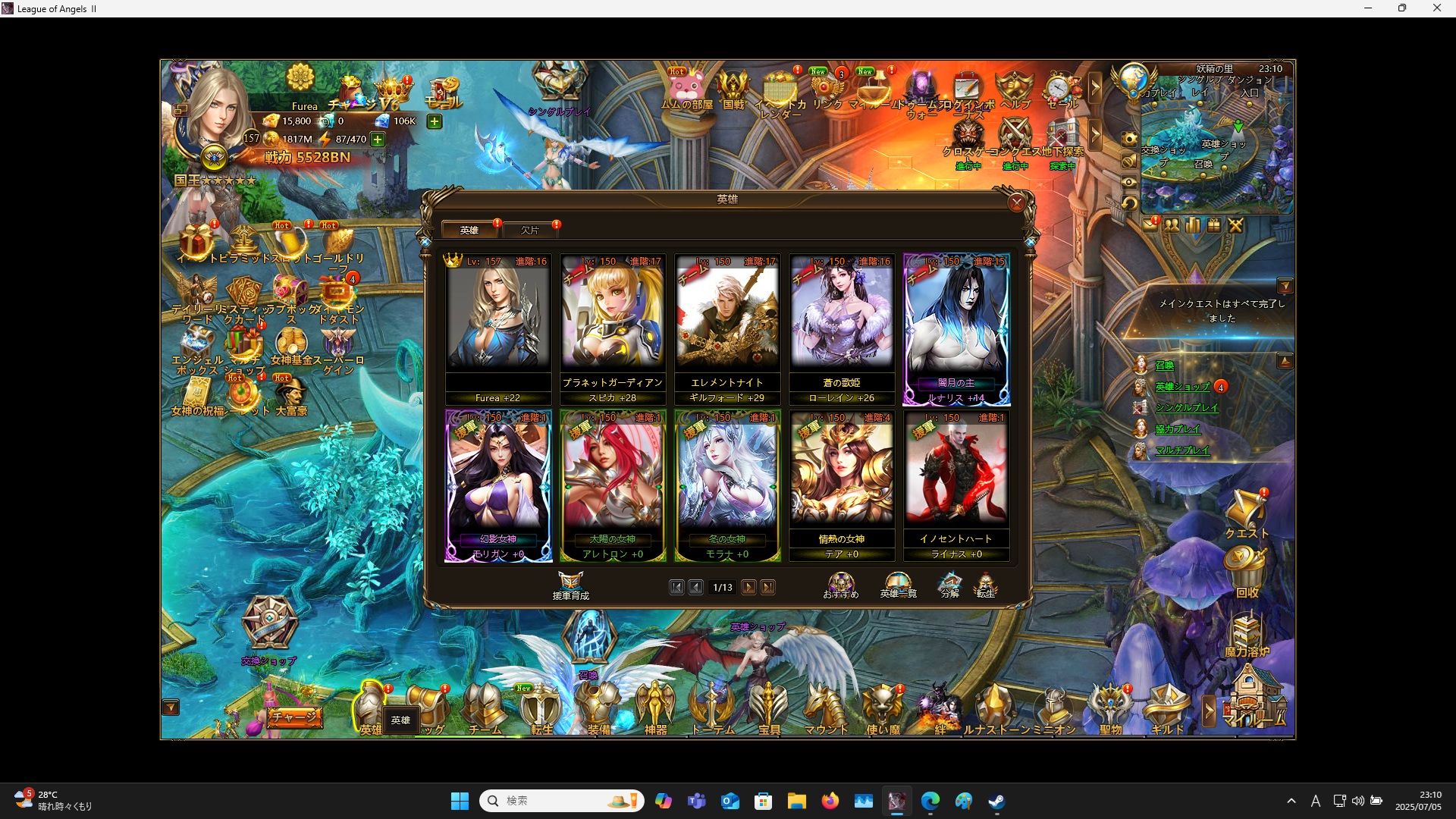The image size is (1456, 819).
Task: Expand the right-edge chevron panel below セール
Action: (1096, 135)
